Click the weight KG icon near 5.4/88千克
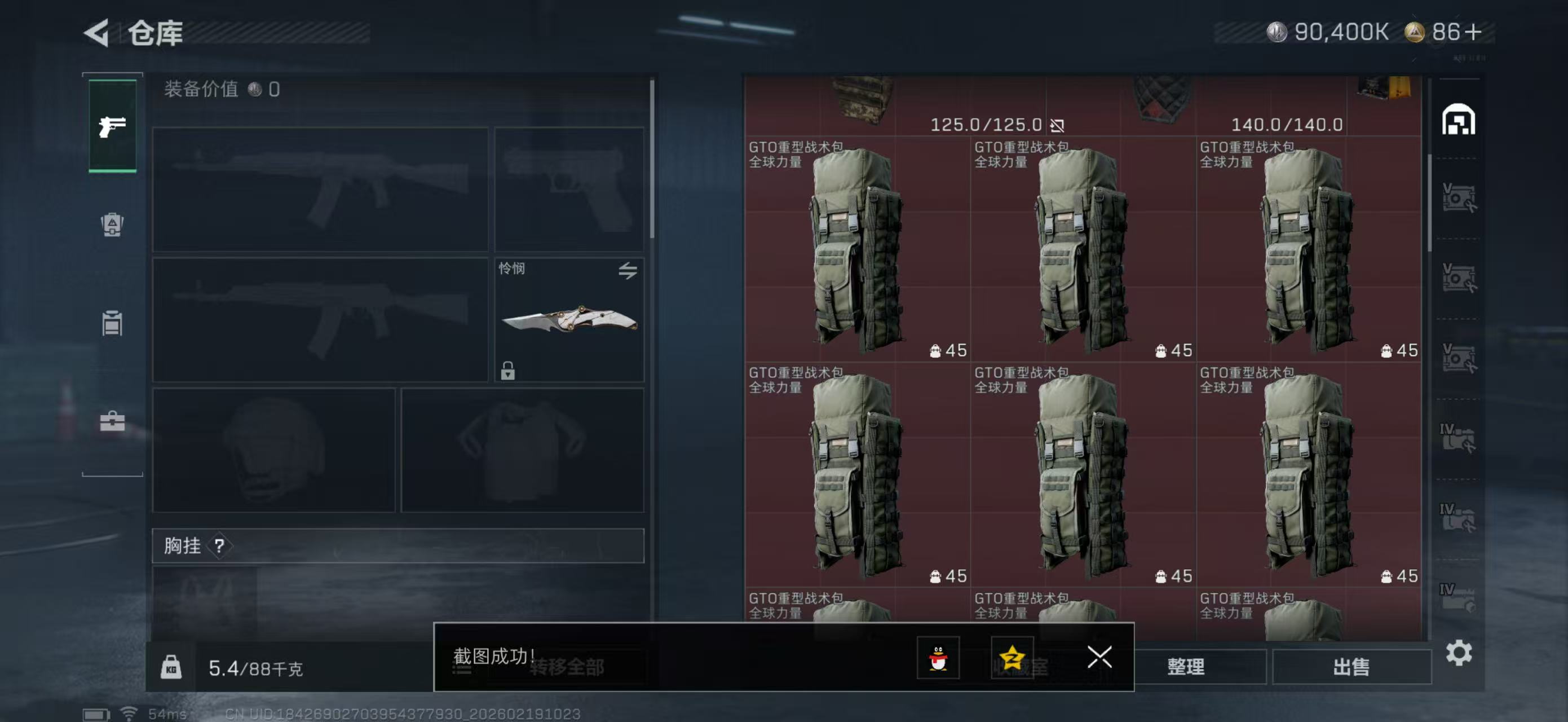This screenshot has height=722, width=1568. [x=174, y=667]
